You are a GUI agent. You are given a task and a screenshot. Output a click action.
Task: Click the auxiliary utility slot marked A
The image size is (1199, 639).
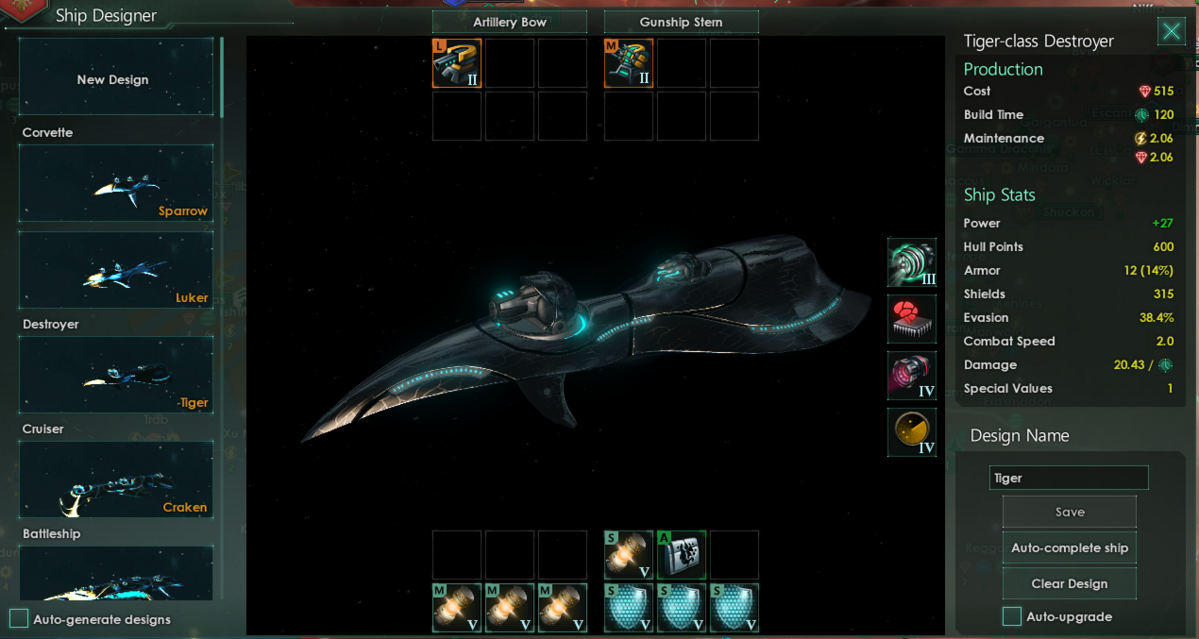click(681, 555)
